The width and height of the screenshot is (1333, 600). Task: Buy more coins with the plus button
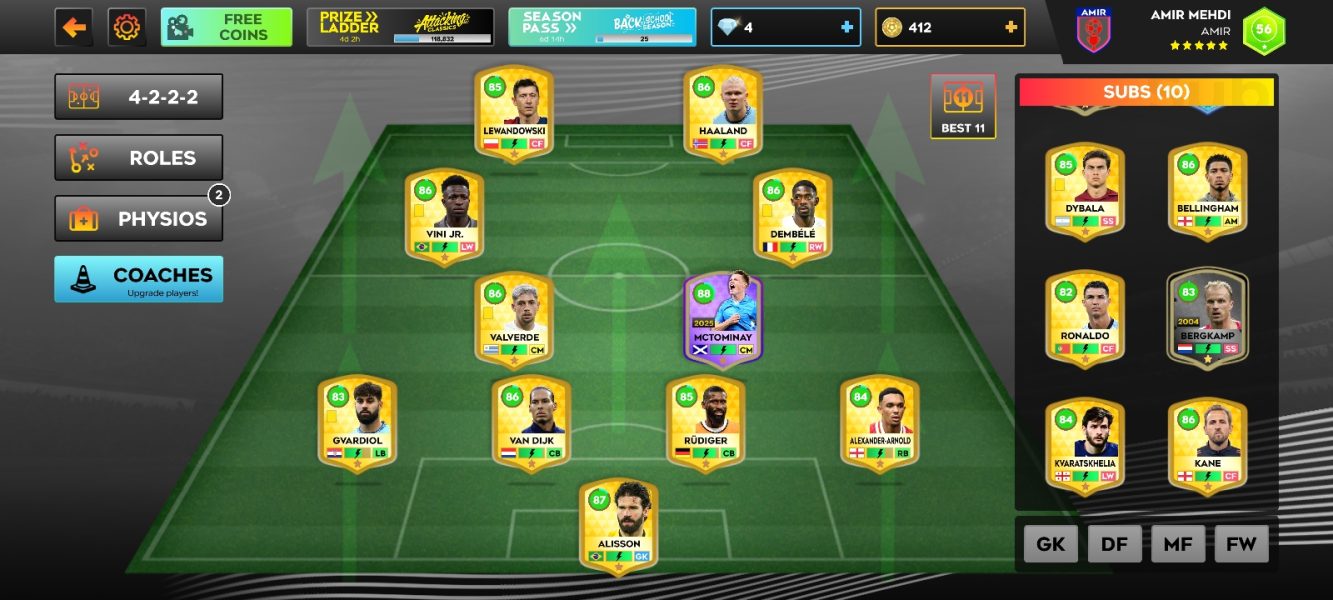tap(1011, 27)
